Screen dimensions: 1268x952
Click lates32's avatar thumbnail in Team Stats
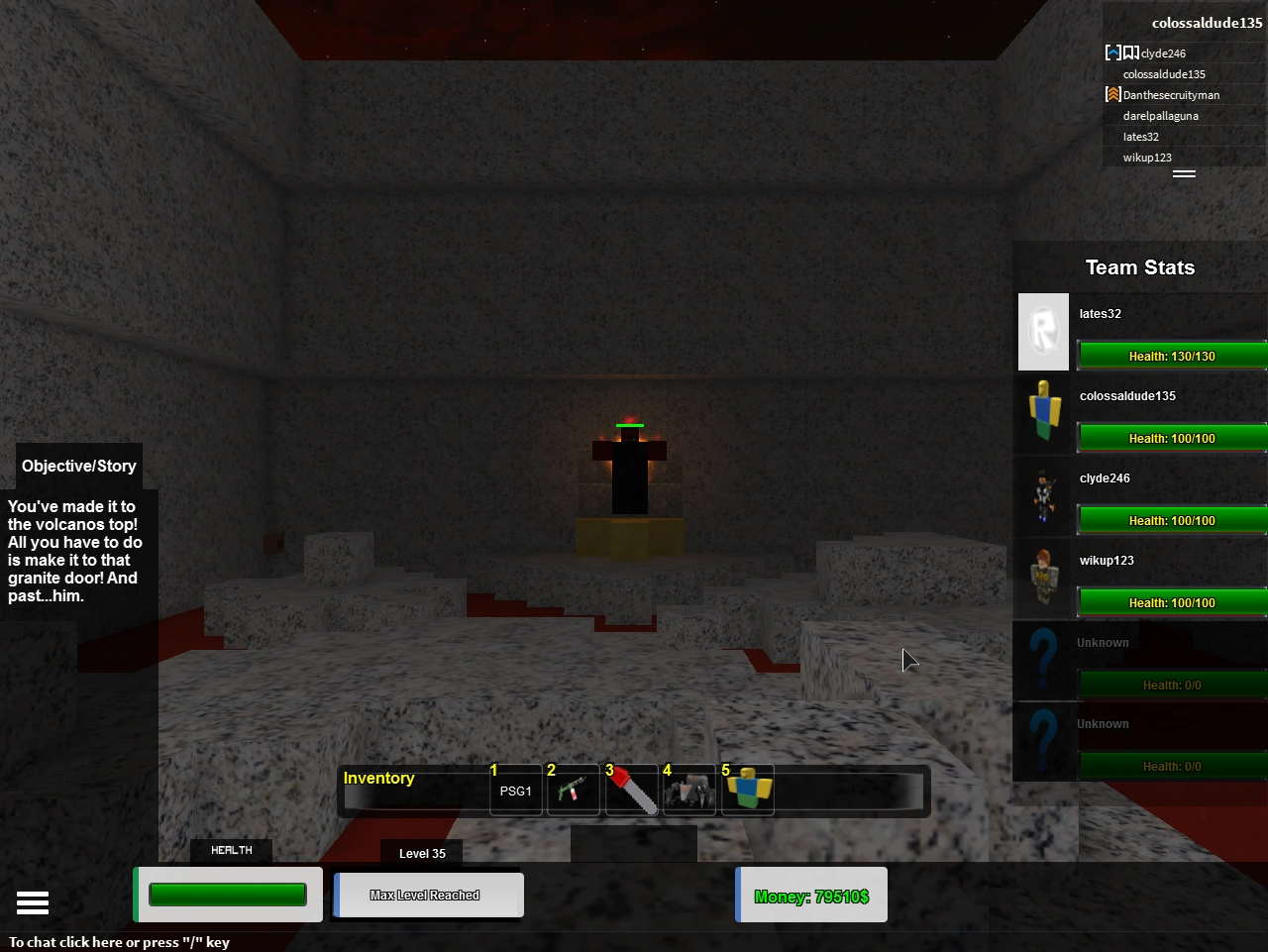(1043, 332)
